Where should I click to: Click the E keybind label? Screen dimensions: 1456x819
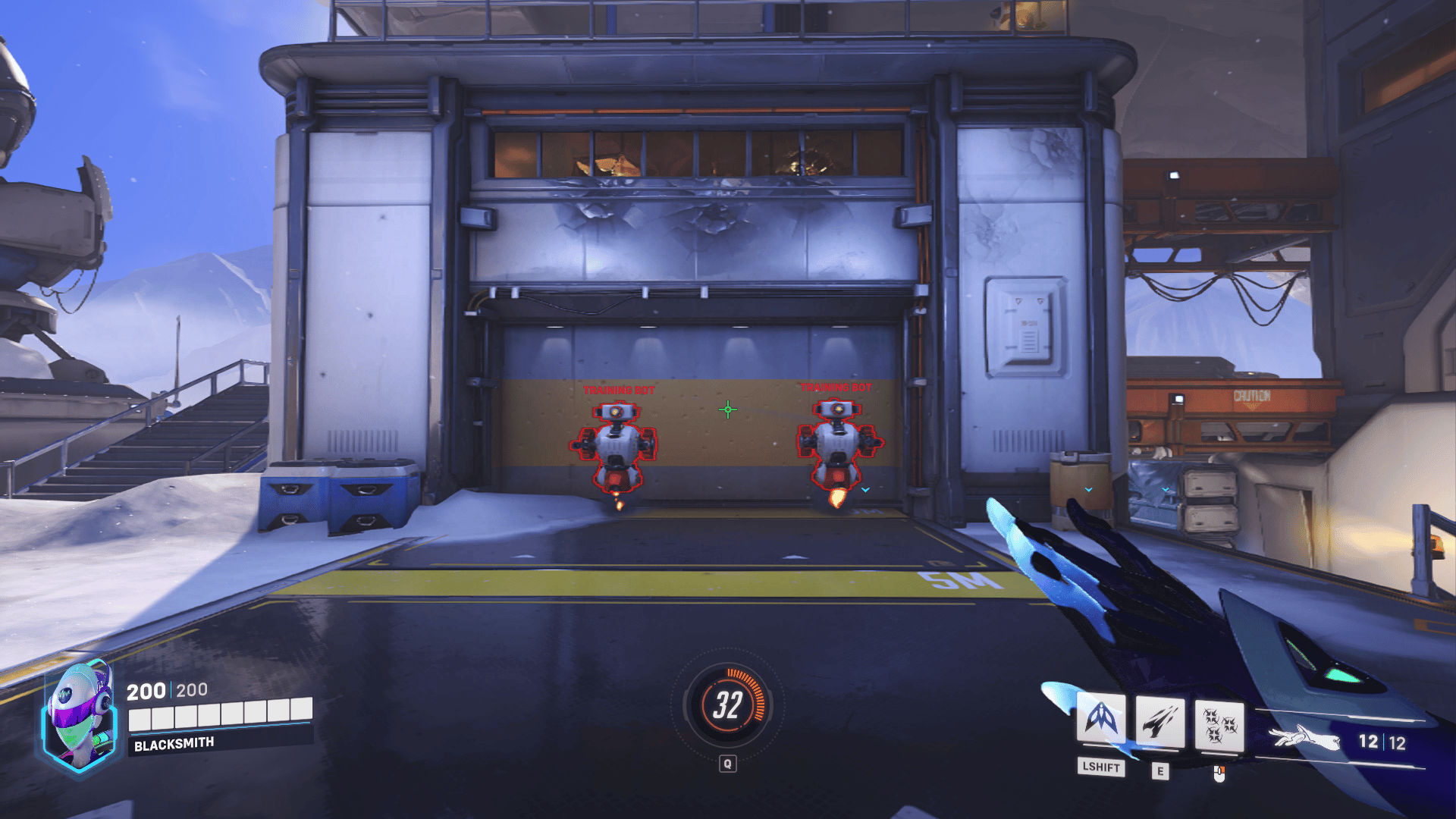[x=1160, y=771]
